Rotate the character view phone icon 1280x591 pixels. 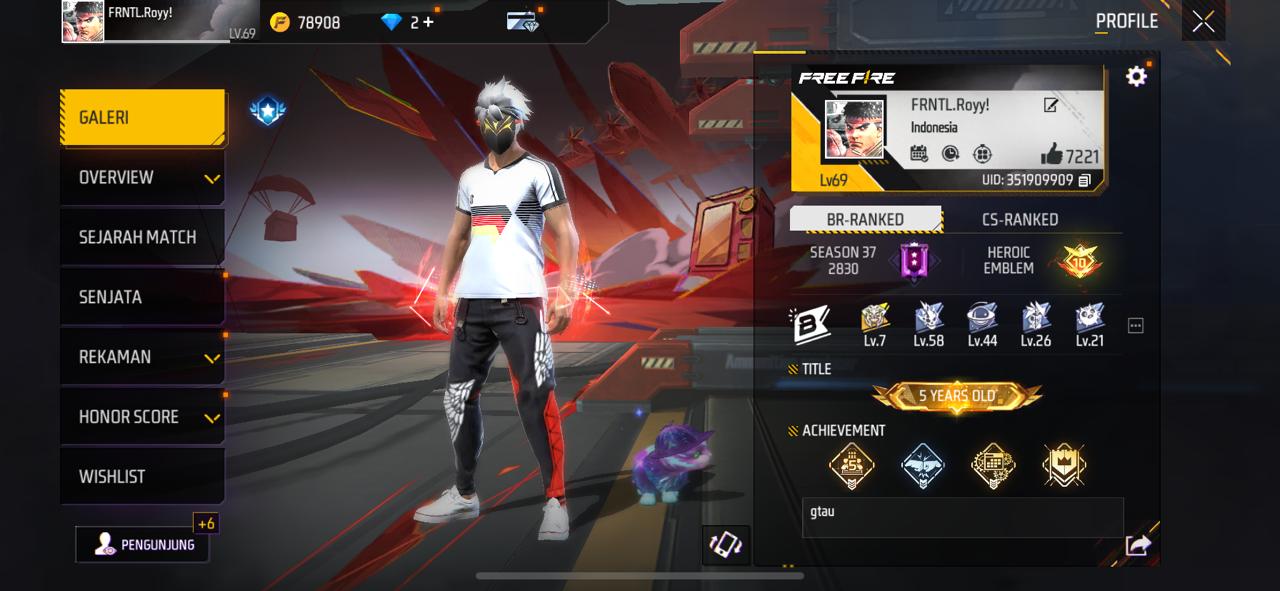[725, 544]
